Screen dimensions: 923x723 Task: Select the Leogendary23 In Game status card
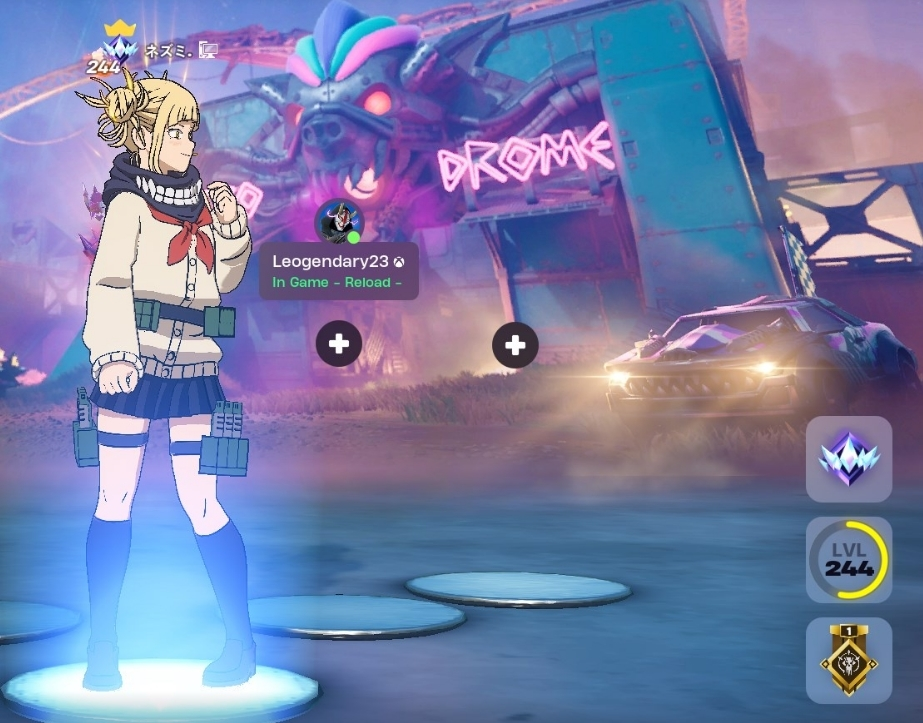(338, 271)
